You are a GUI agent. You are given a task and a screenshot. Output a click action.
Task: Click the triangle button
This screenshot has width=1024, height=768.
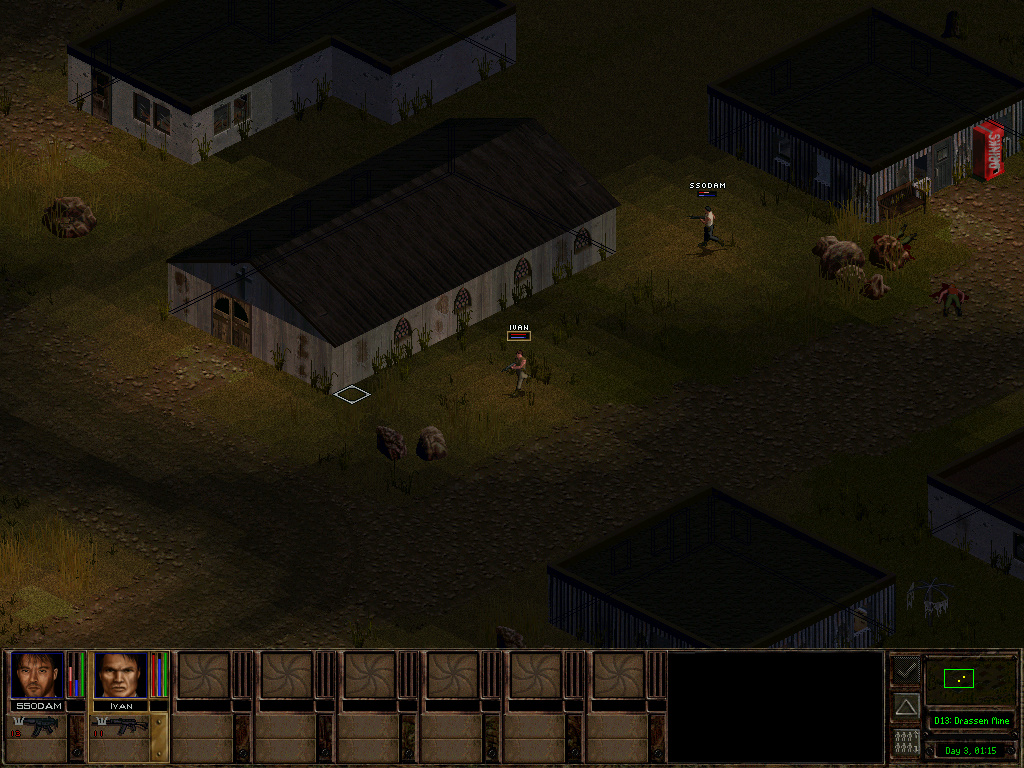tap(905, 707)
